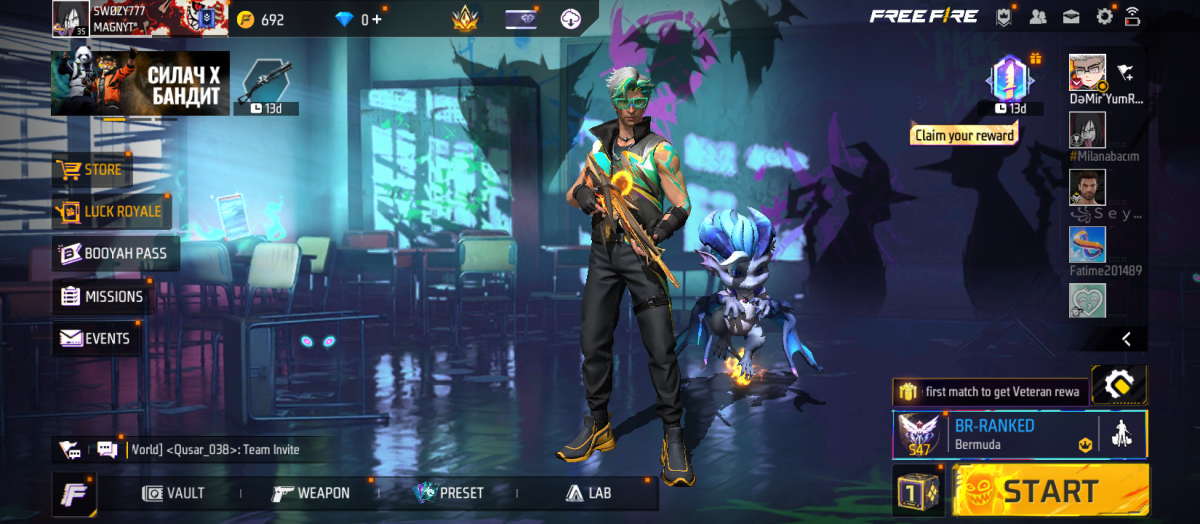Screen dimensions: 1200x524
Task: Open the Missions menu
Action: tap(102, 297)
